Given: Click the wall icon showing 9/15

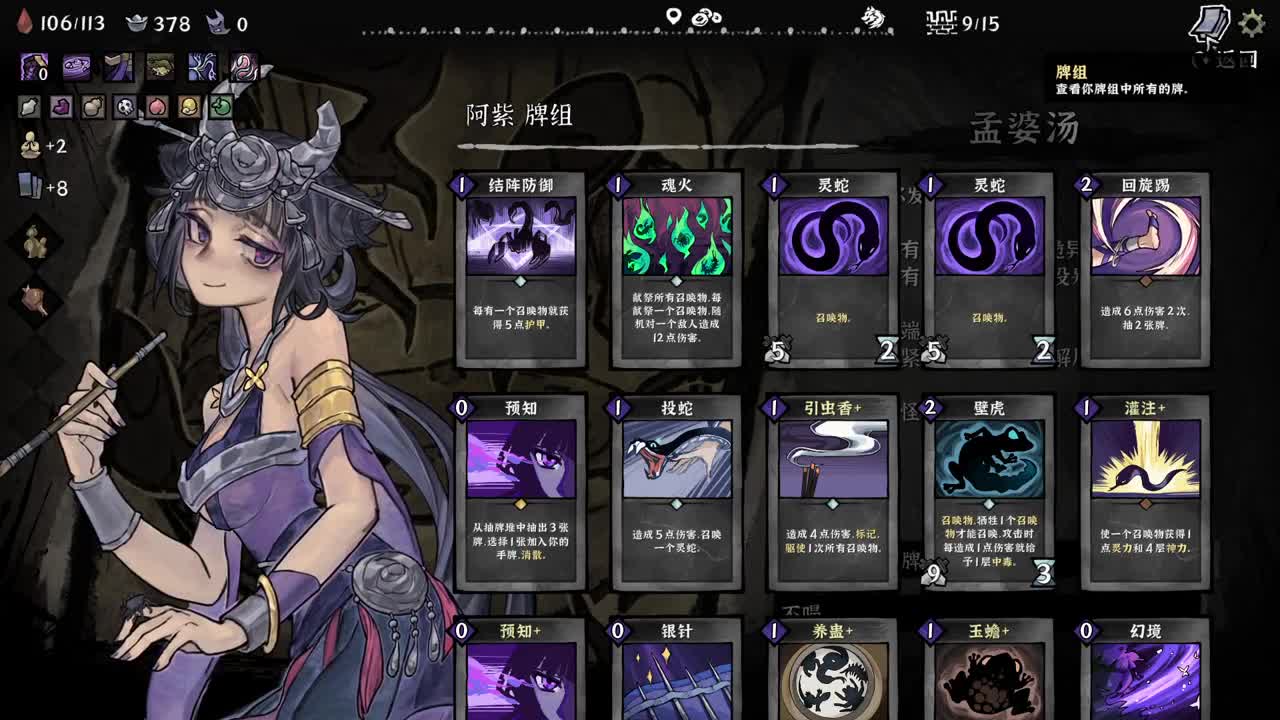Looking at the screenshot, I should click(940, 22).
